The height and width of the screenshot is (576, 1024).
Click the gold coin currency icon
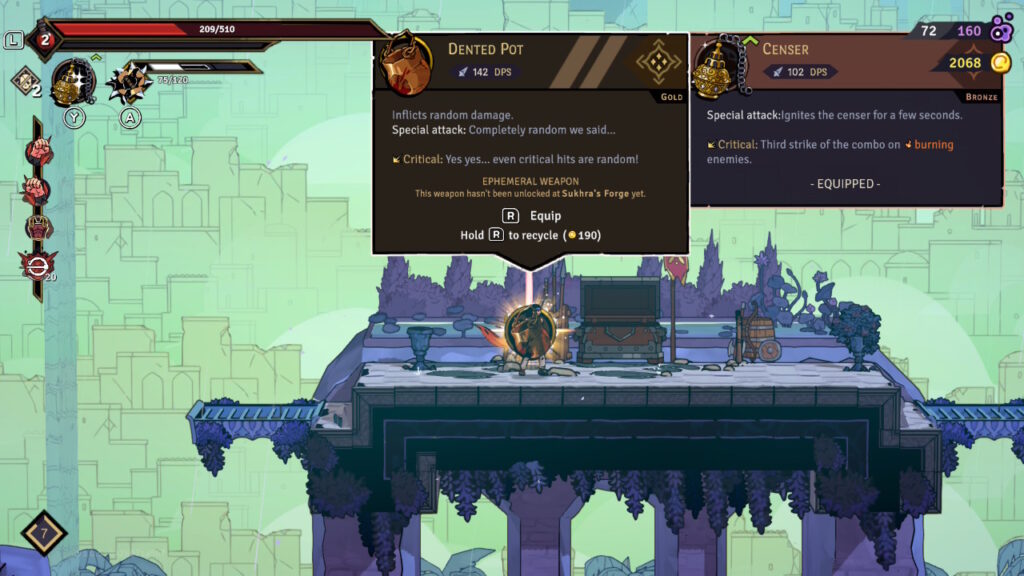coord(1000,63)
